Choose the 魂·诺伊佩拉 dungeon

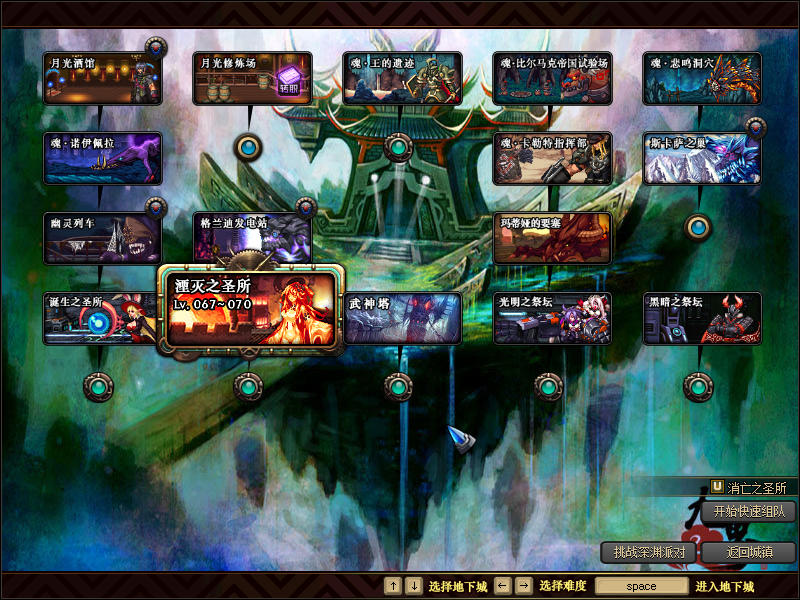tap(102, 158)
